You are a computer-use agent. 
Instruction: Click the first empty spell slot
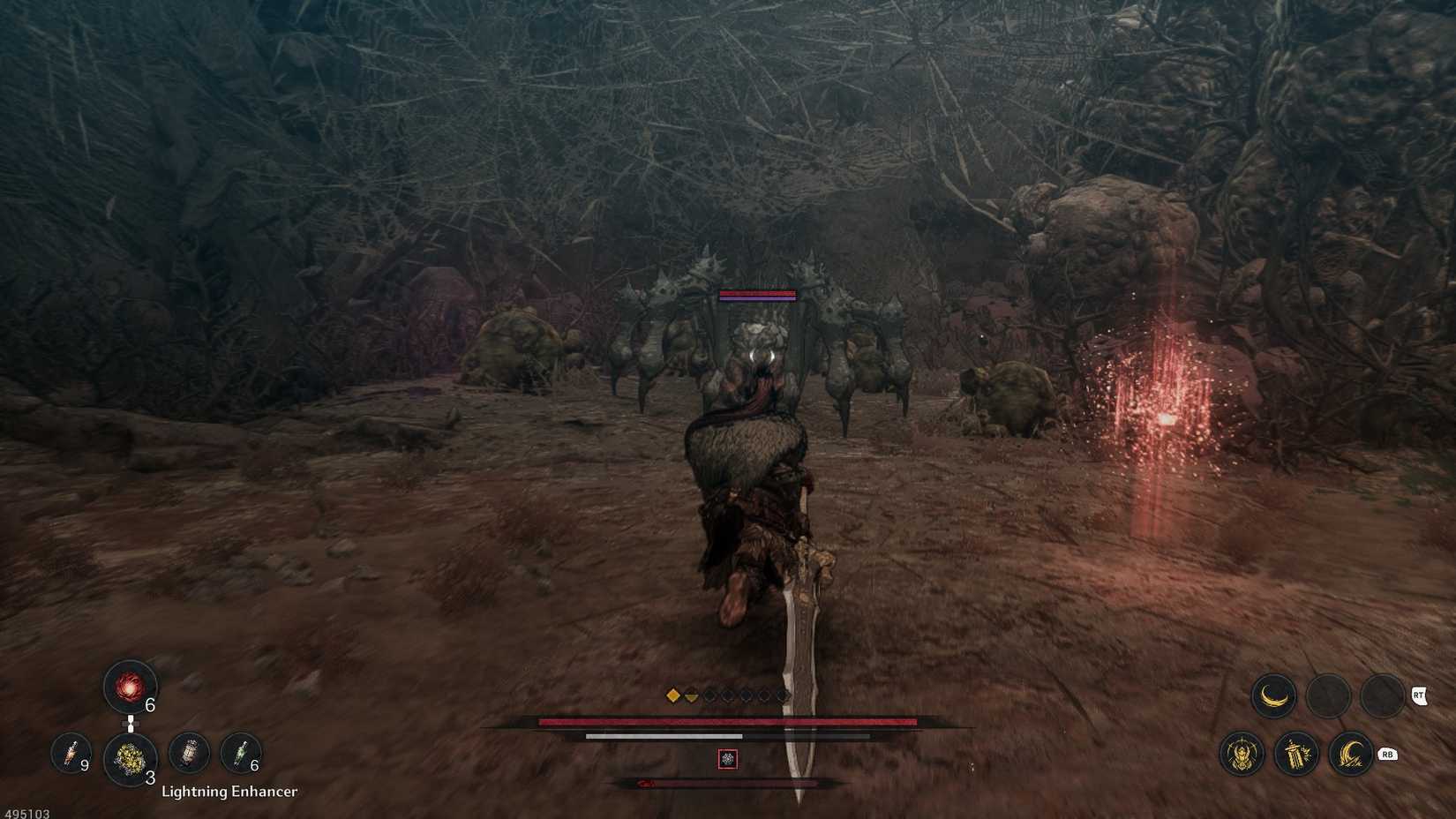(x=1326, y=695)
